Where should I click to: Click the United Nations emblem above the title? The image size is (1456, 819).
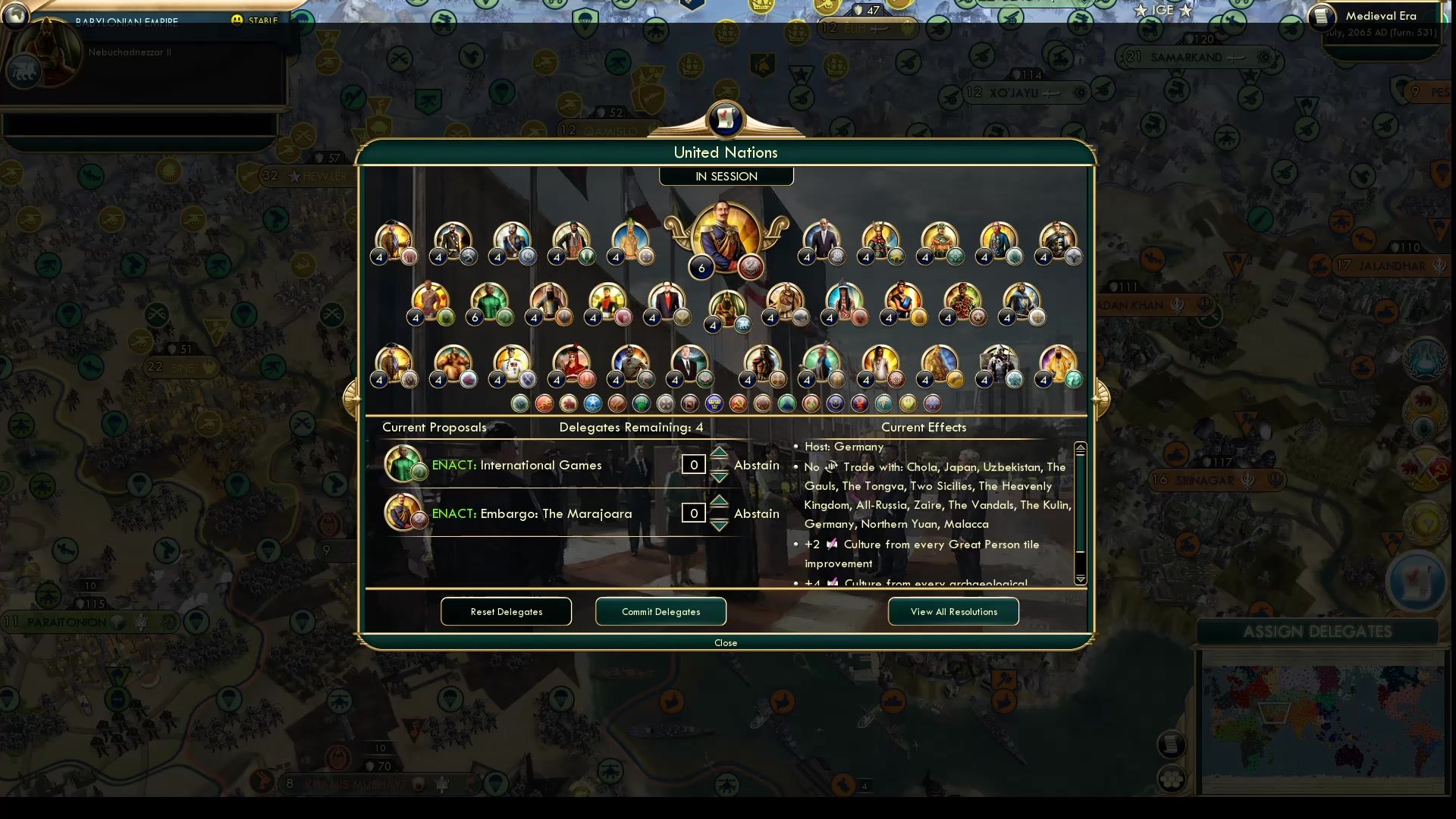coord(726,119)
